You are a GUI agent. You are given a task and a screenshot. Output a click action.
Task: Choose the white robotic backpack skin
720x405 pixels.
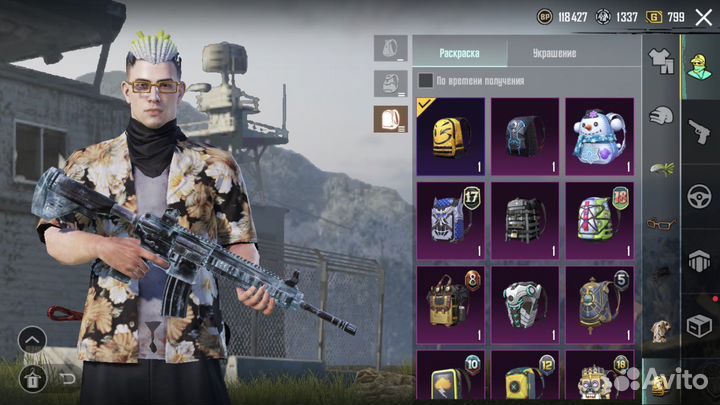click(525, 303)
